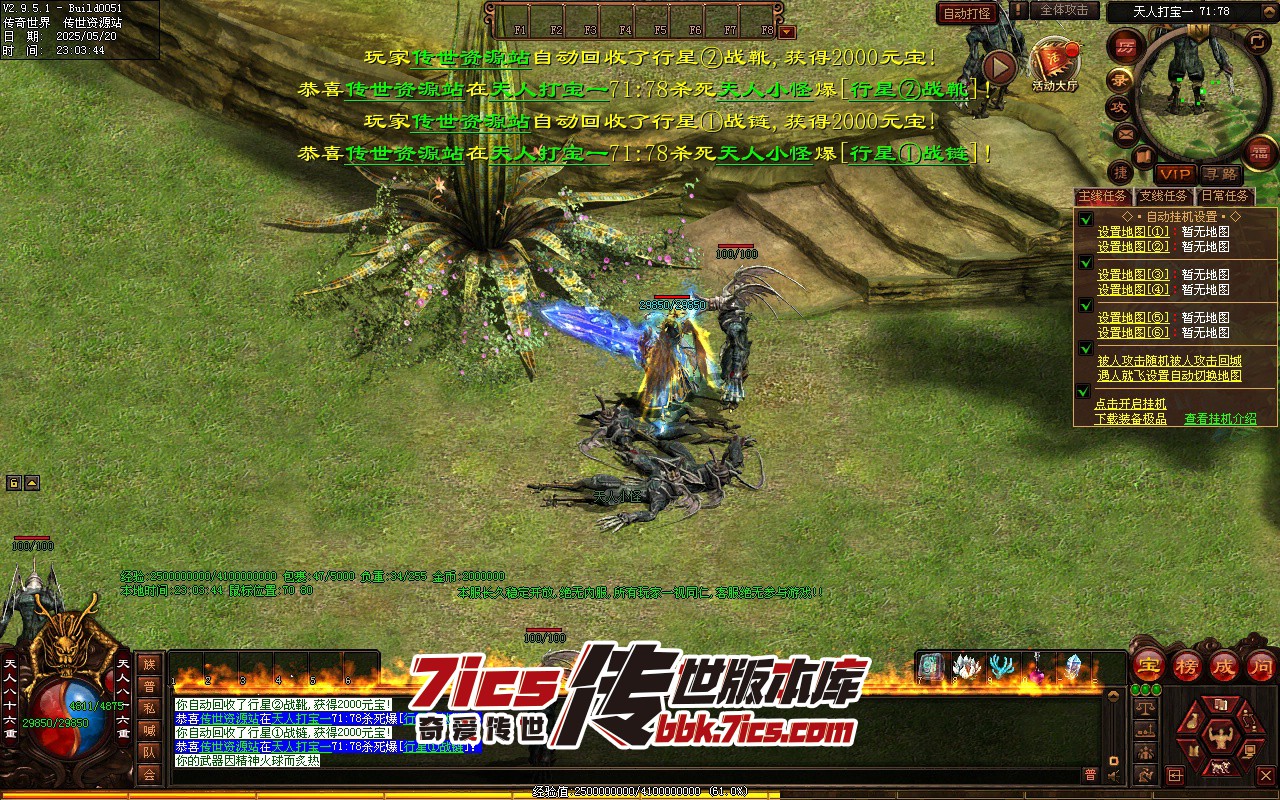
Task: Open the 榜 ranking button
Action: (x=1187, y=666)
